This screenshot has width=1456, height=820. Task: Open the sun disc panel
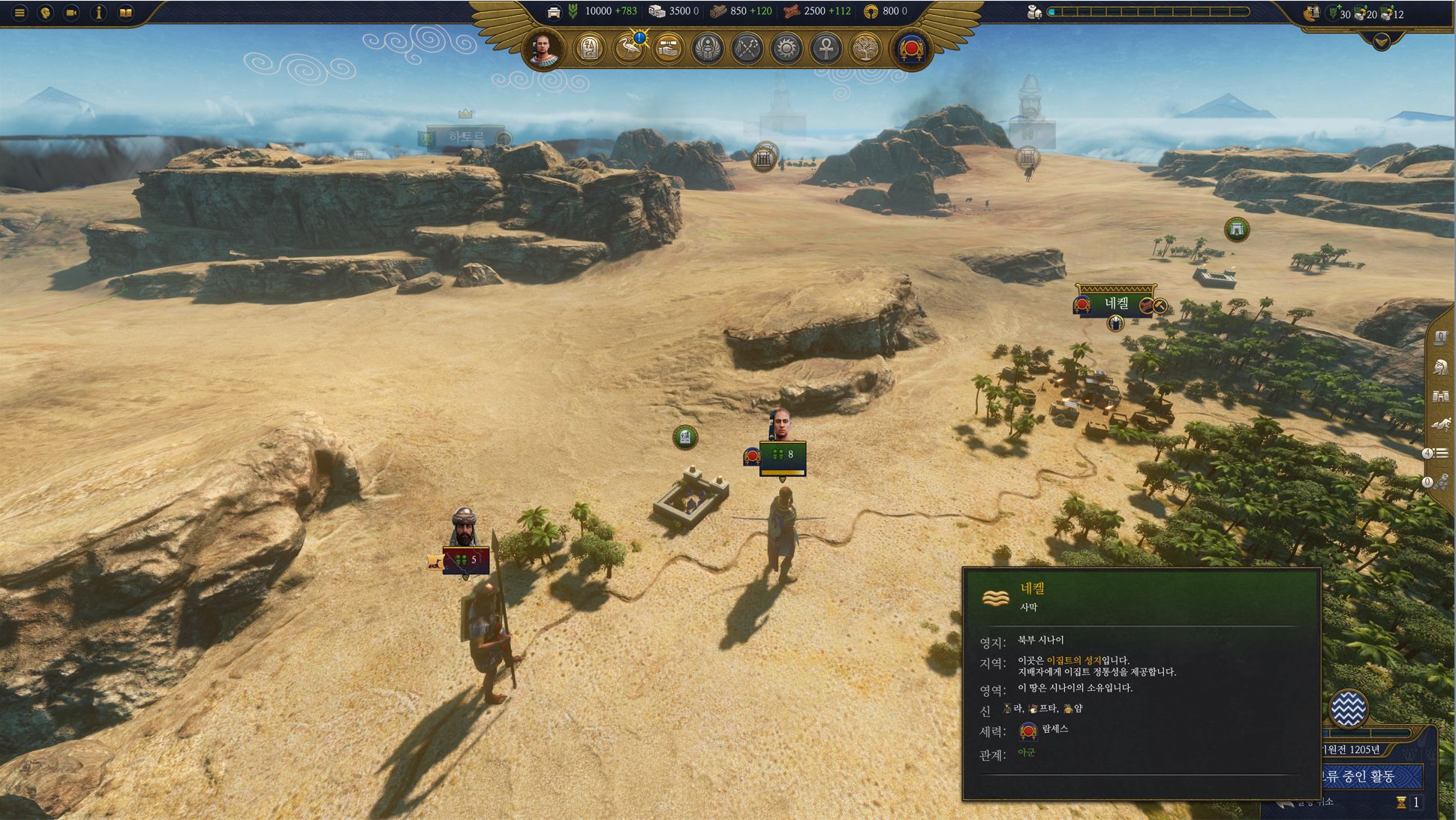(x=786, y=50)
